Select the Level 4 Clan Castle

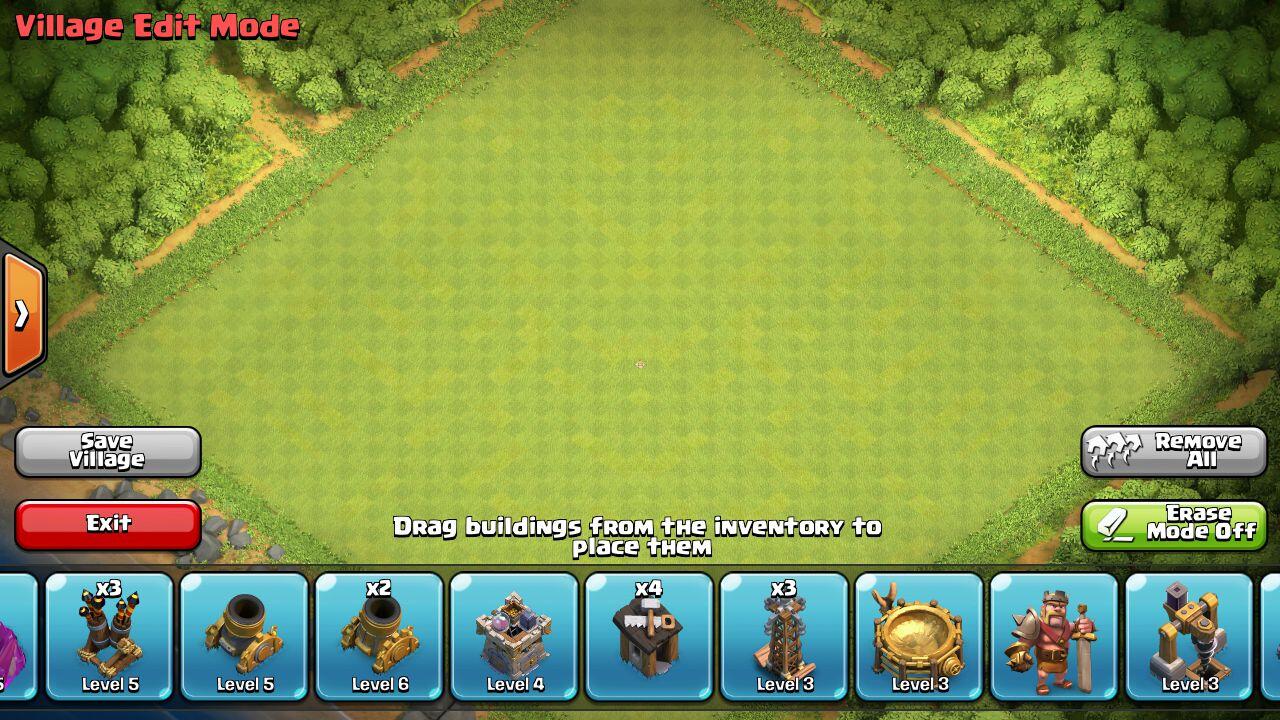[514, 636]
